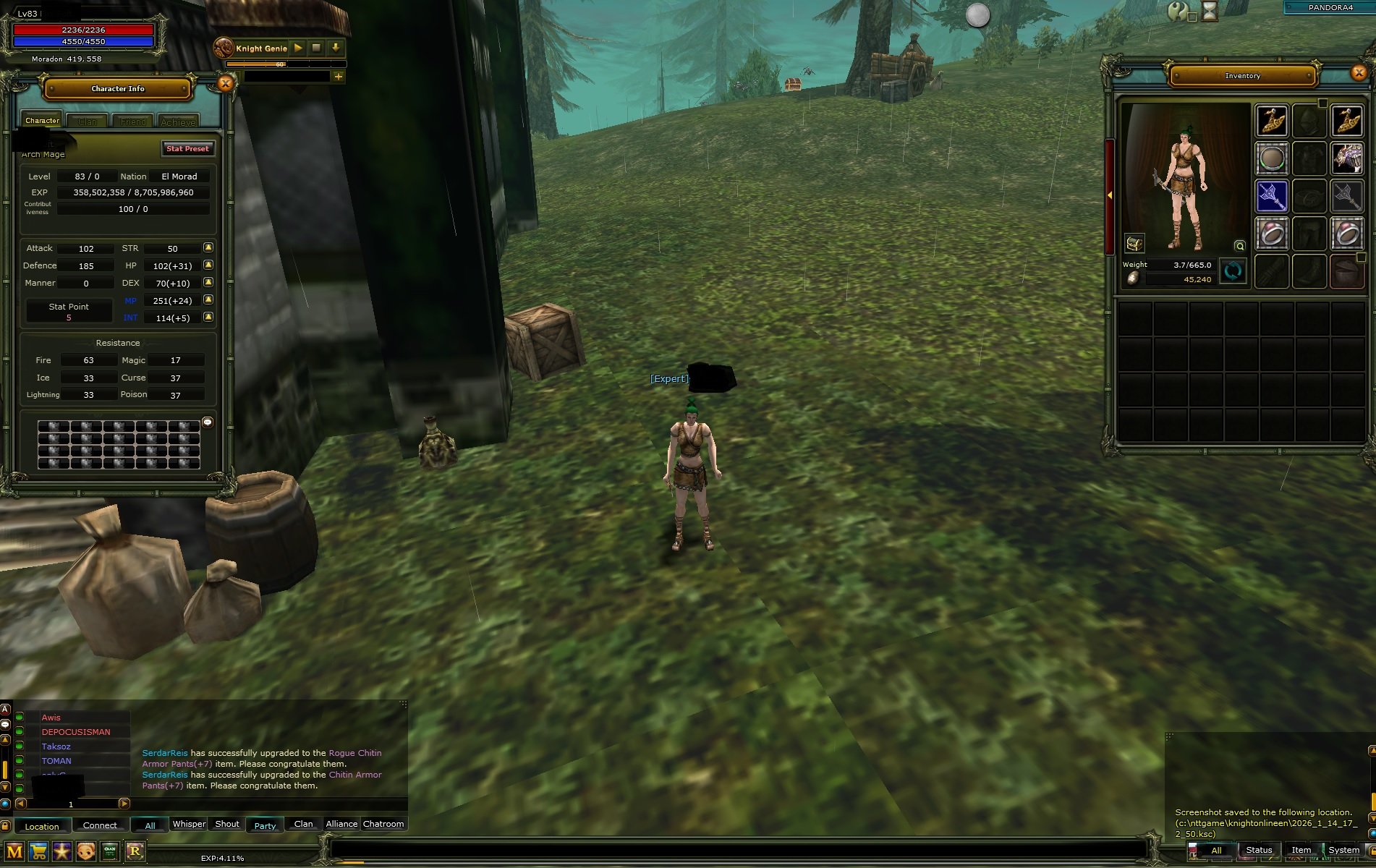Image resolution: width=1376 pixels, height=868 pixels.
Task: Start the Knight Genie with the play button
Action: 298,48
